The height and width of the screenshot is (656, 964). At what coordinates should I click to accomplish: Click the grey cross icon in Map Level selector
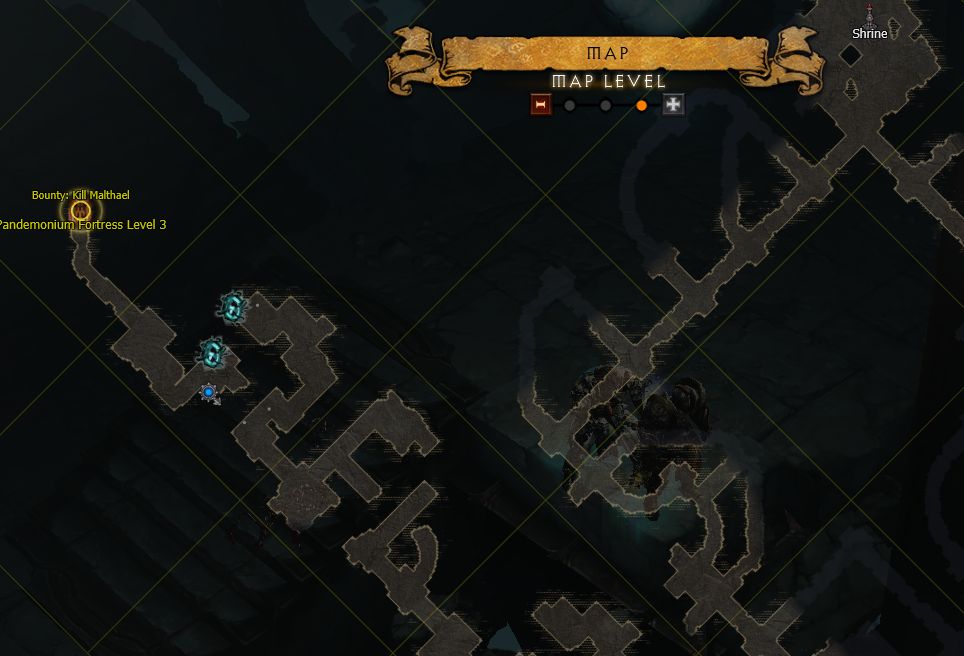[674, 105]
